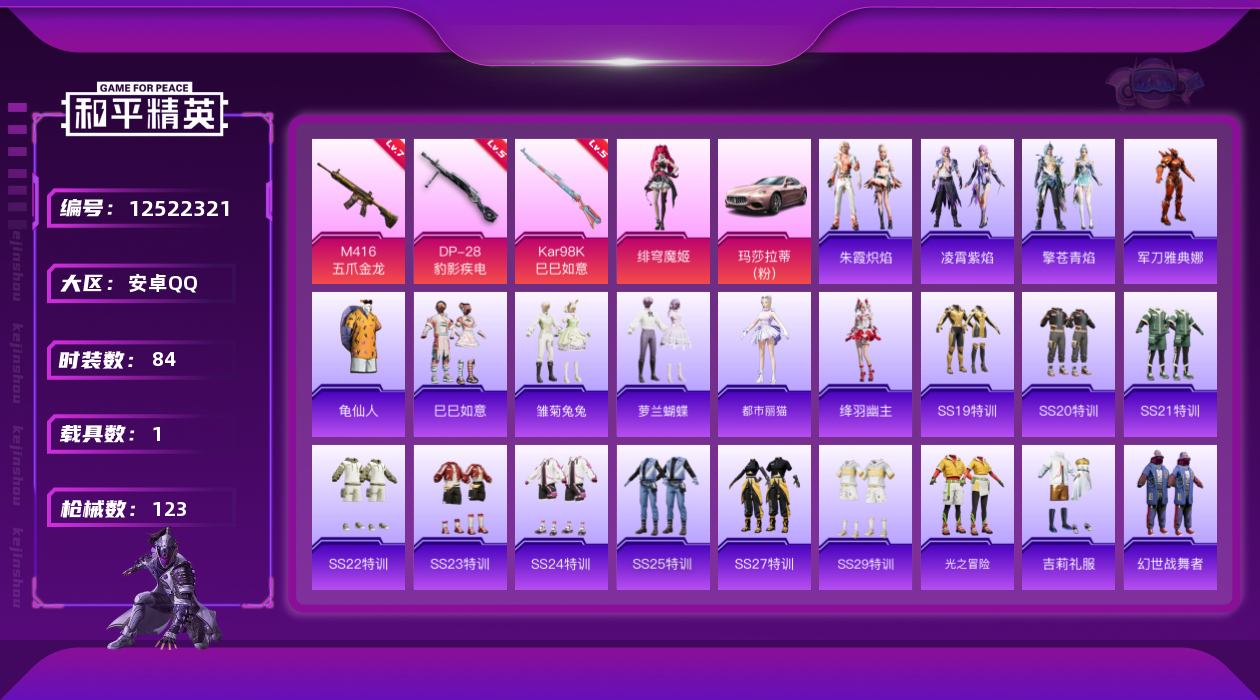
Task: Open the 军刀雅典娜 armor card
Action: point(1170,211)
